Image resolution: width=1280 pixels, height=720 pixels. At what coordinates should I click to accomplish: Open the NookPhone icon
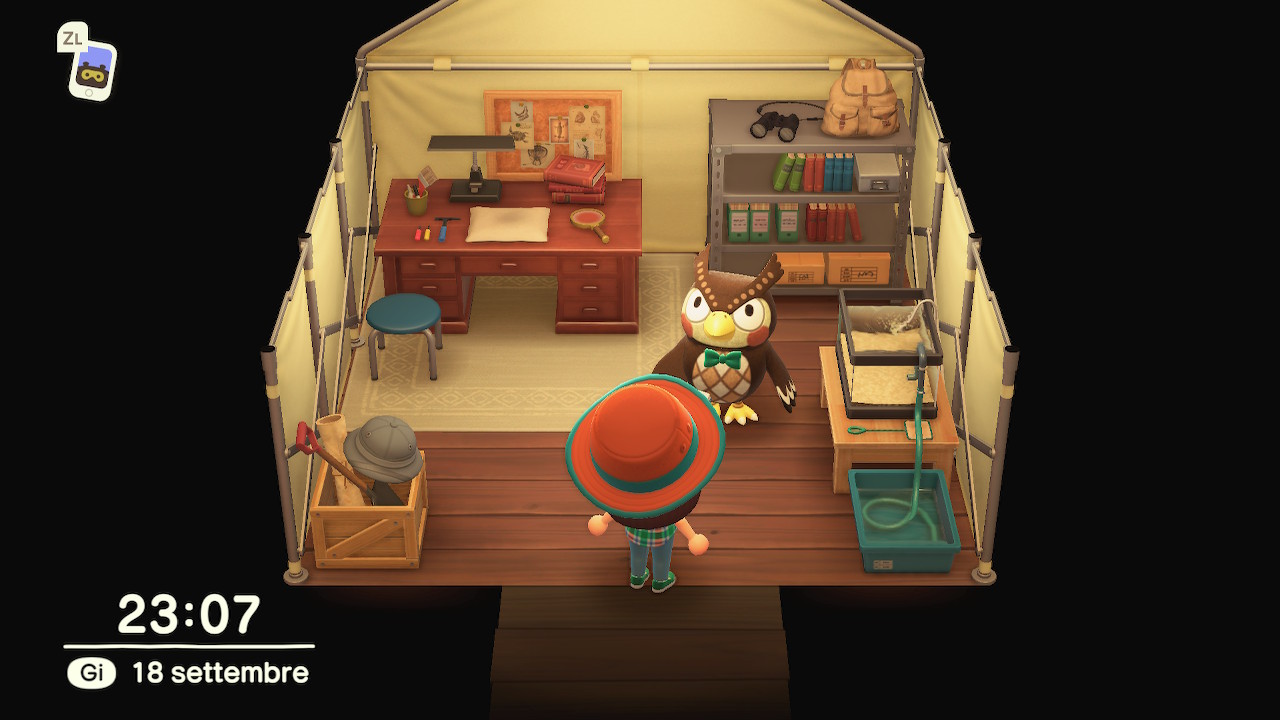pos(93,70)
